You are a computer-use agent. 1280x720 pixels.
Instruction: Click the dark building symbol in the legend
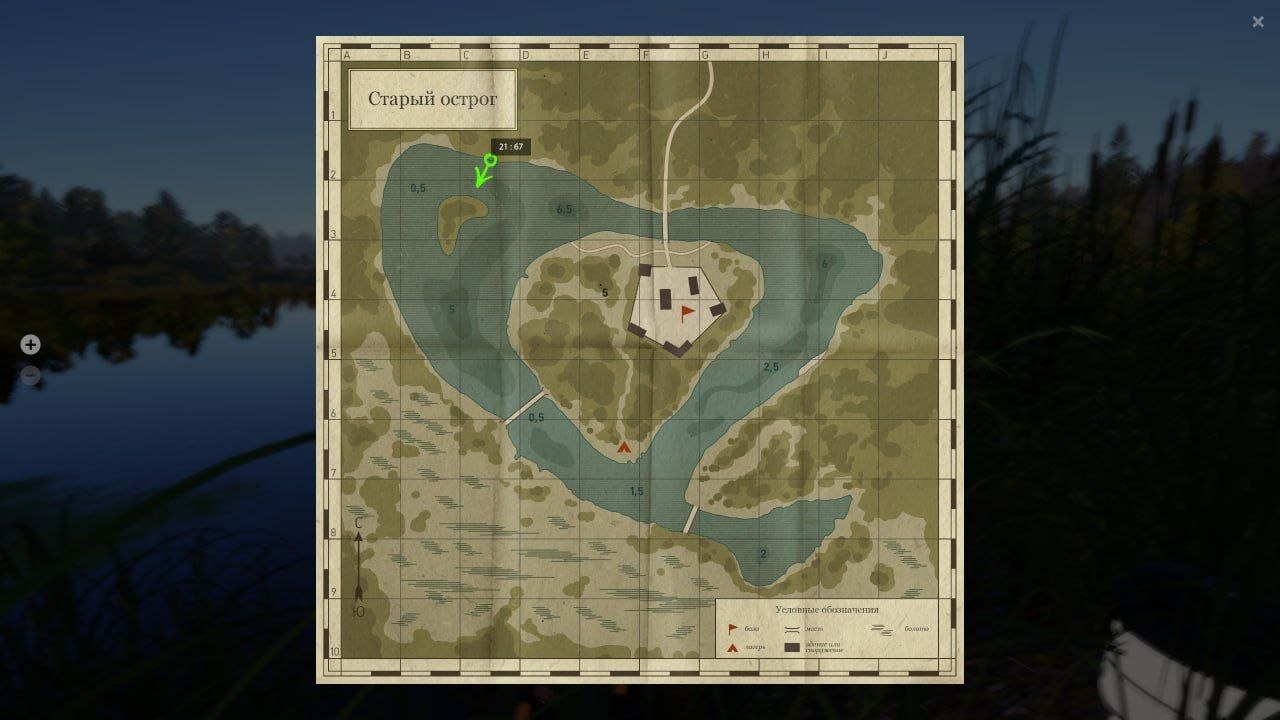pyautogui.click(x=792, y=647)
